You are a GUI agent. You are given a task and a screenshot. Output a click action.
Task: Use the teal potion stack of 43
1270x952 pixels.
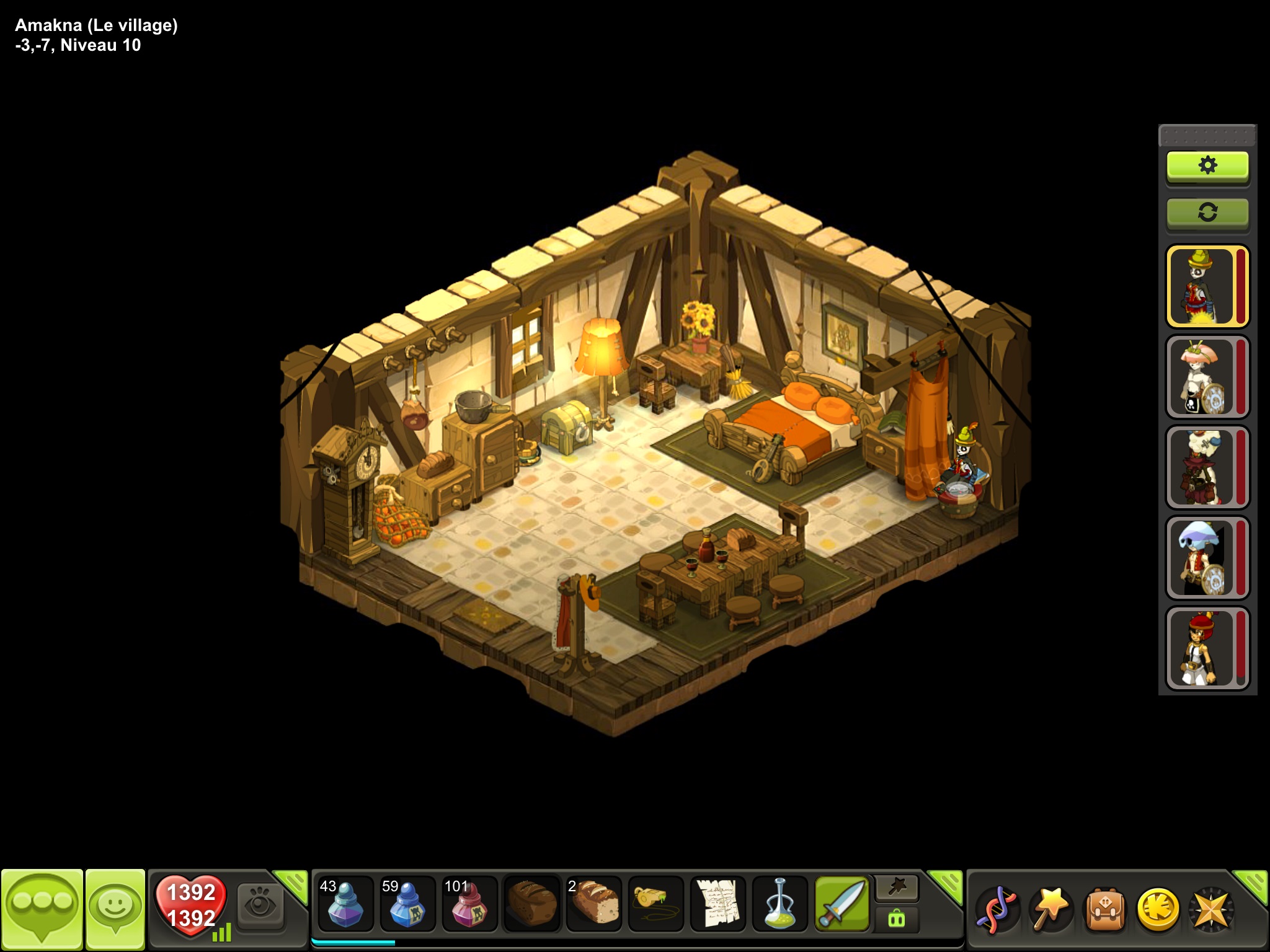tap(345, 904)
